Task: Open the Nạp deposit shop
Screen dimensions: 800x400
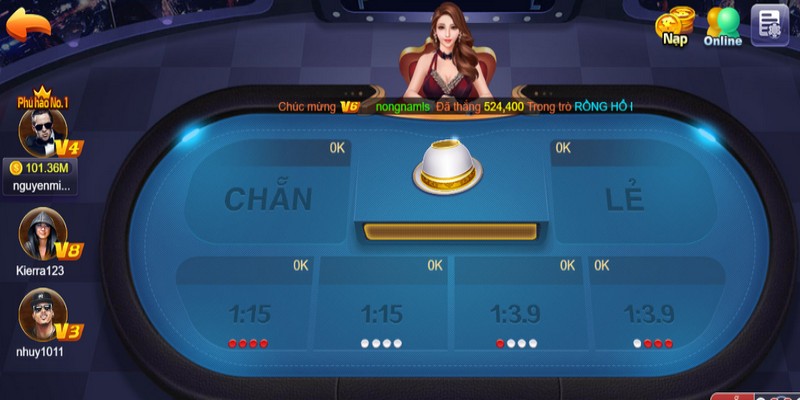Action: click(x=675, y=26)
